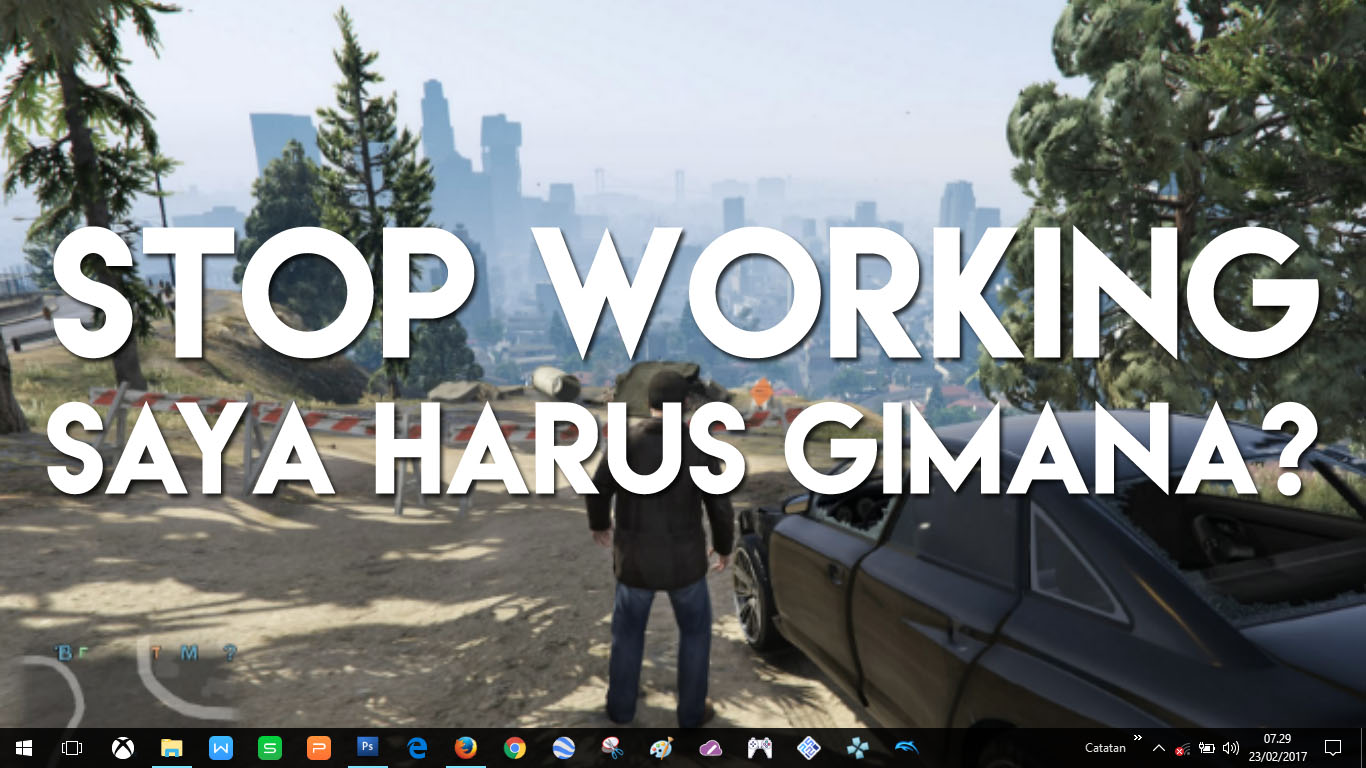Switch apps with Task View
This screenshot has width=1366, height=768.
point(72,748)
